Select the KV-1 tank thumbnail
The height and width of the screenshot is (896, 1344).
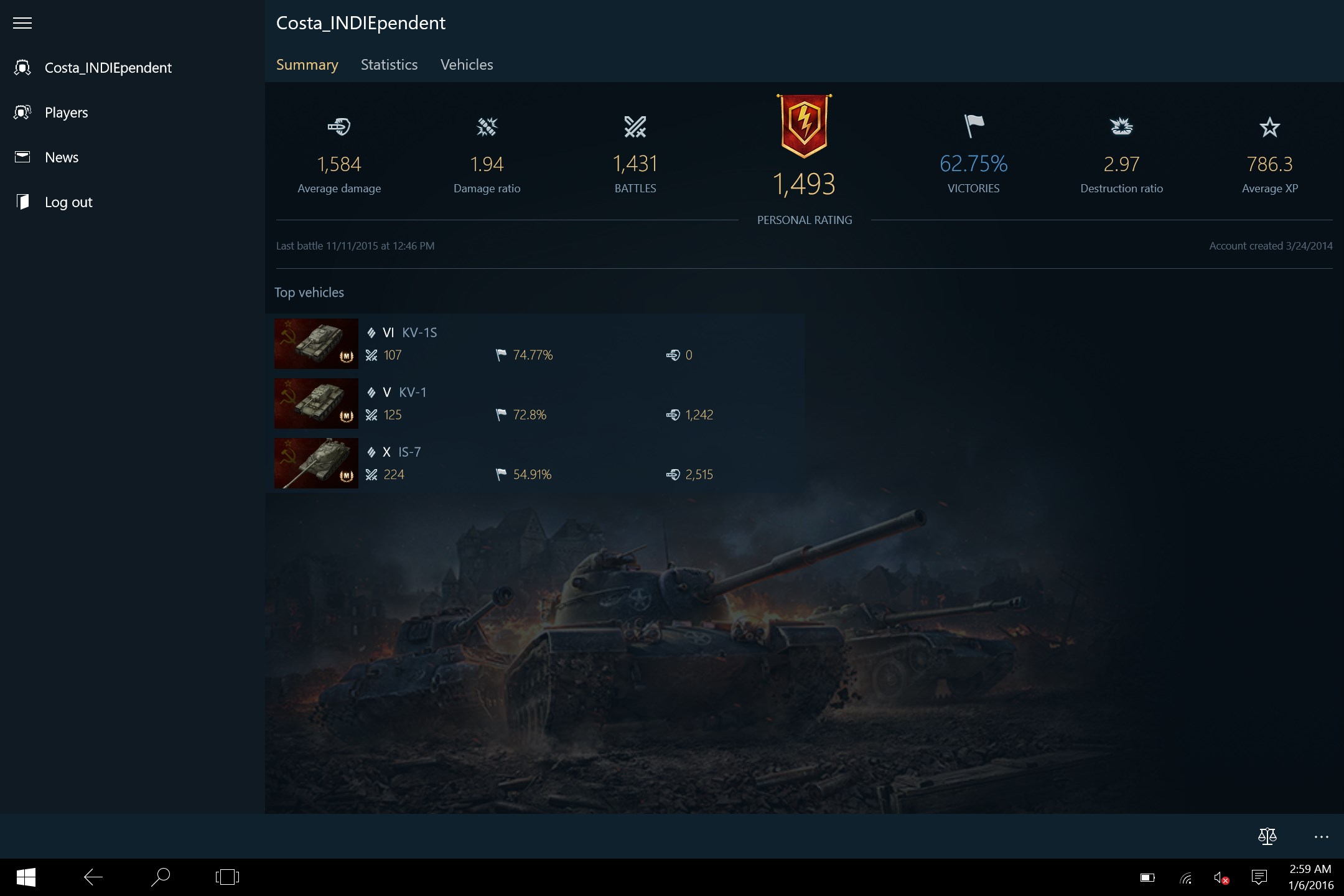click(315, 403)
